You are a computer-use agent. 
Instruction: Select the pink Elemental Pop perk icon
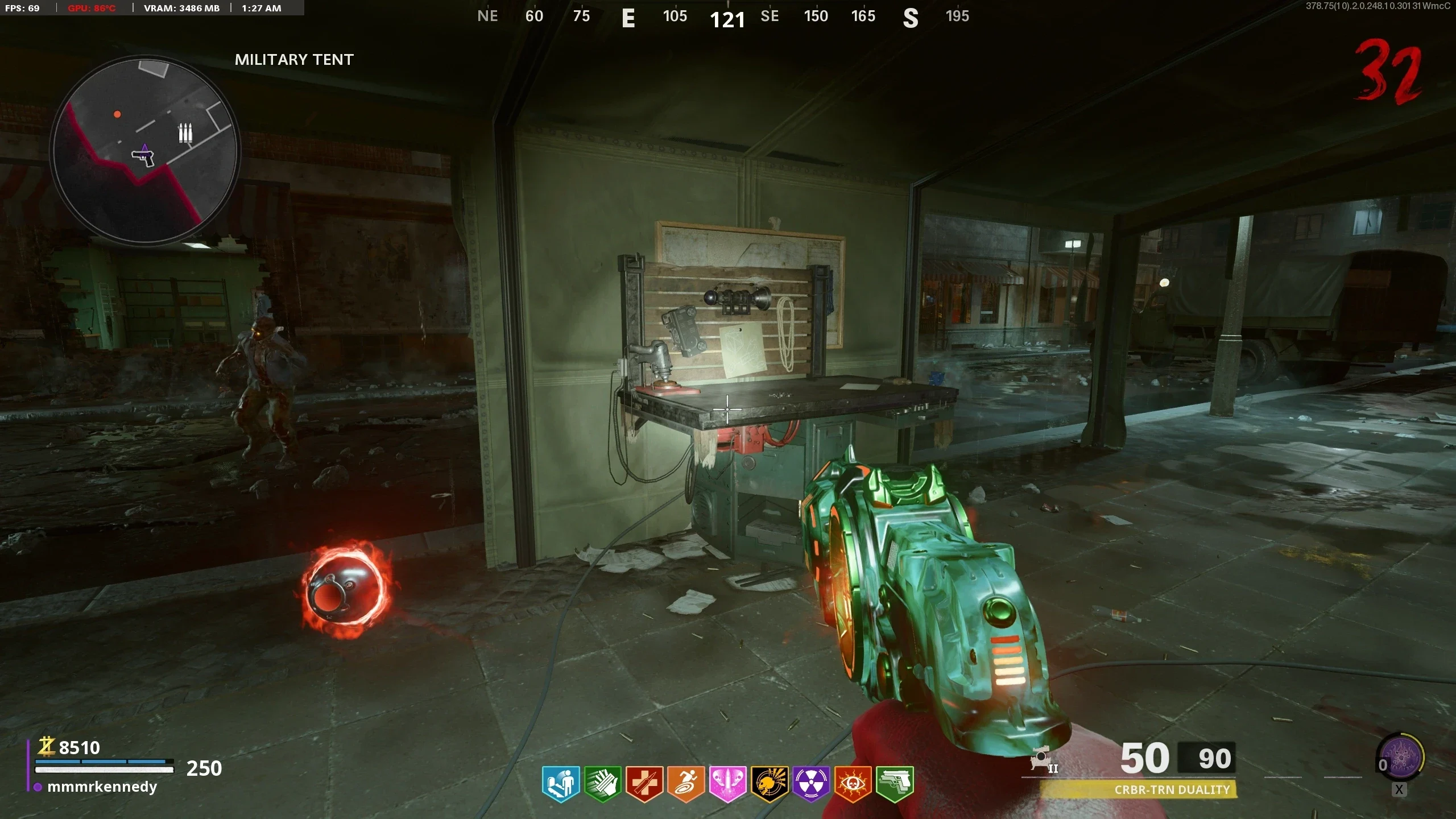click(727, 784)
